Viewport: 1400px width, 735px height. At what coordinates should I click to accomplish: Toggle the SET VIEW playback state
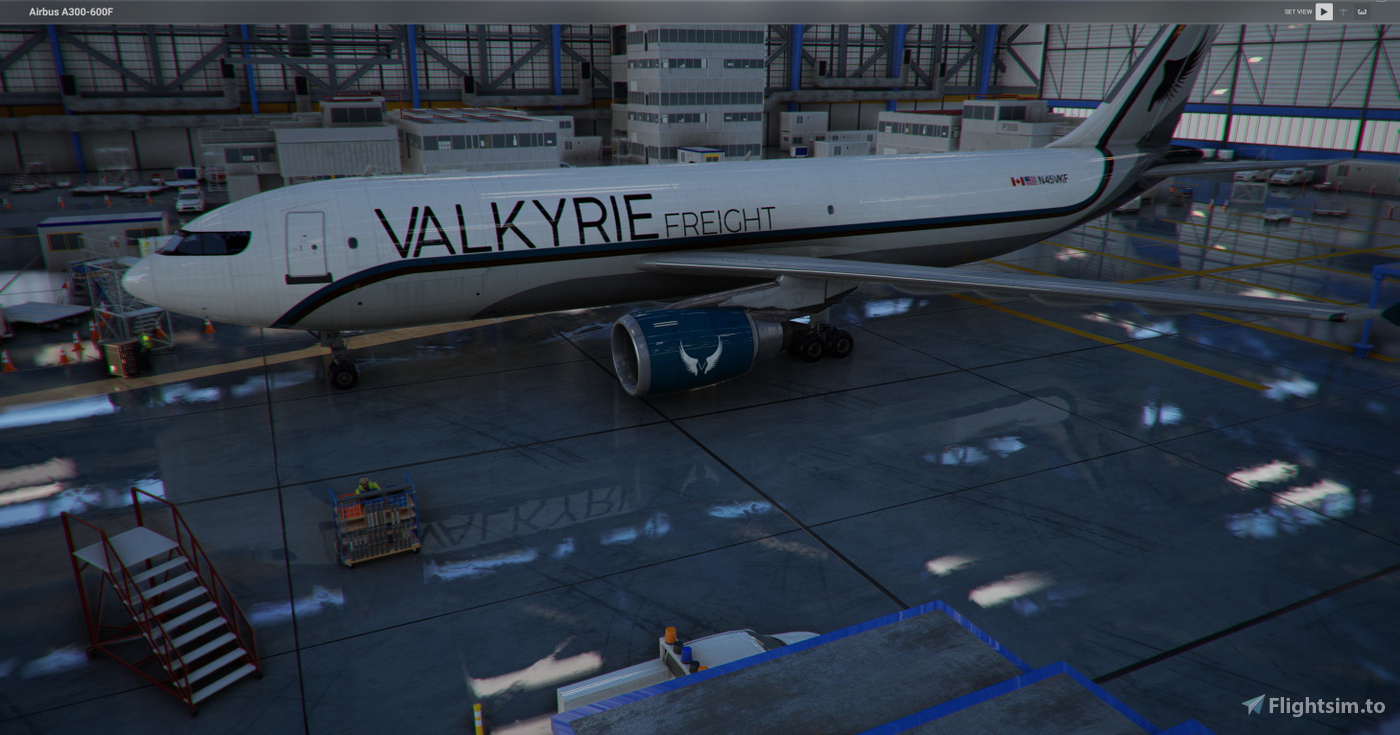[x=1324, y=11]
